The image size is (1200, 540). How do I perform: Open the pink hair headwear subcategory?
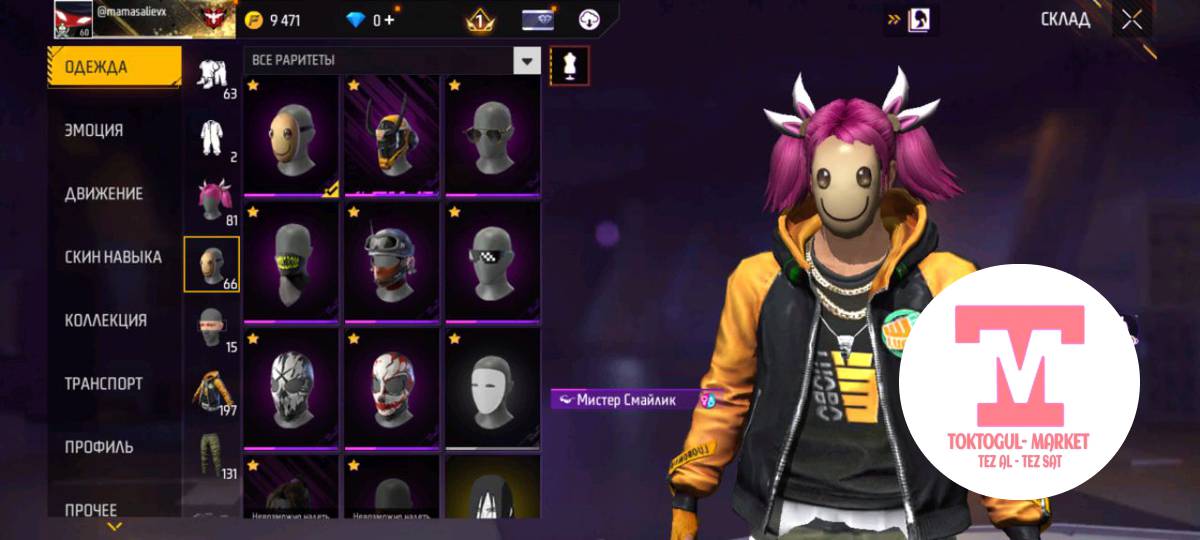(211, 201)
